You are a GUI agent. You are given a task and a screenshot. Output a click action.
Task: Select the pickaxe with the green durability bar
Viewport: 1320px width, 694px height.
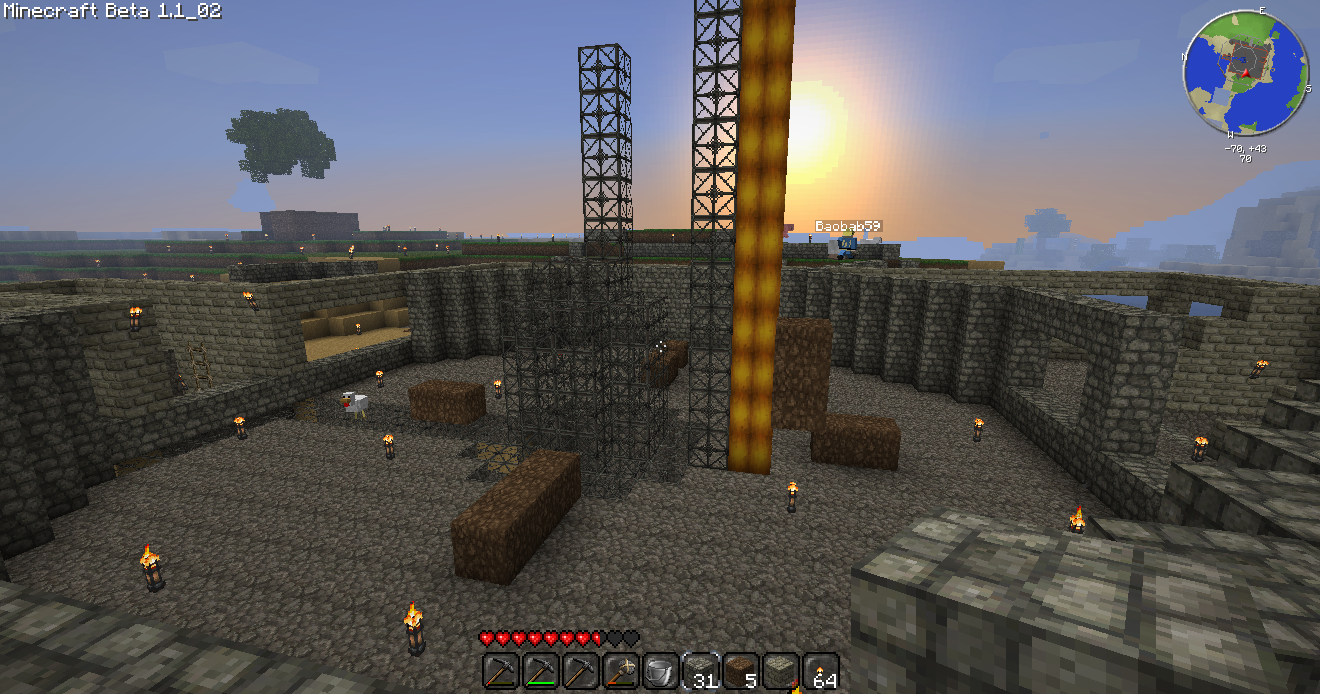[x=540, y=671]
